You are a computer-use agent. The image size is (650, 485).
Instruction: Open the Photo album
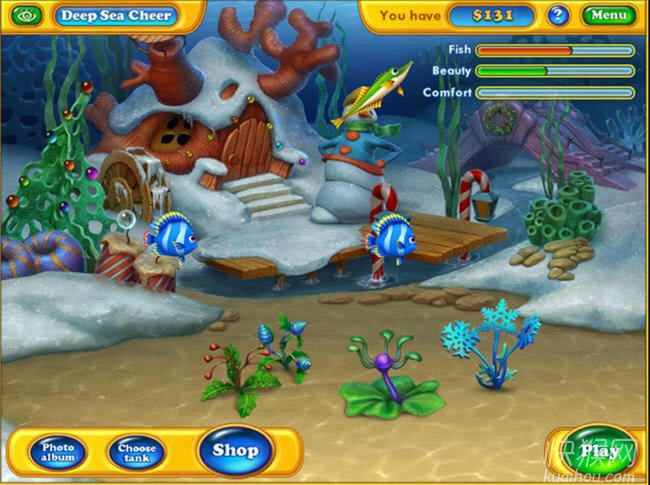tap(58, 452)
